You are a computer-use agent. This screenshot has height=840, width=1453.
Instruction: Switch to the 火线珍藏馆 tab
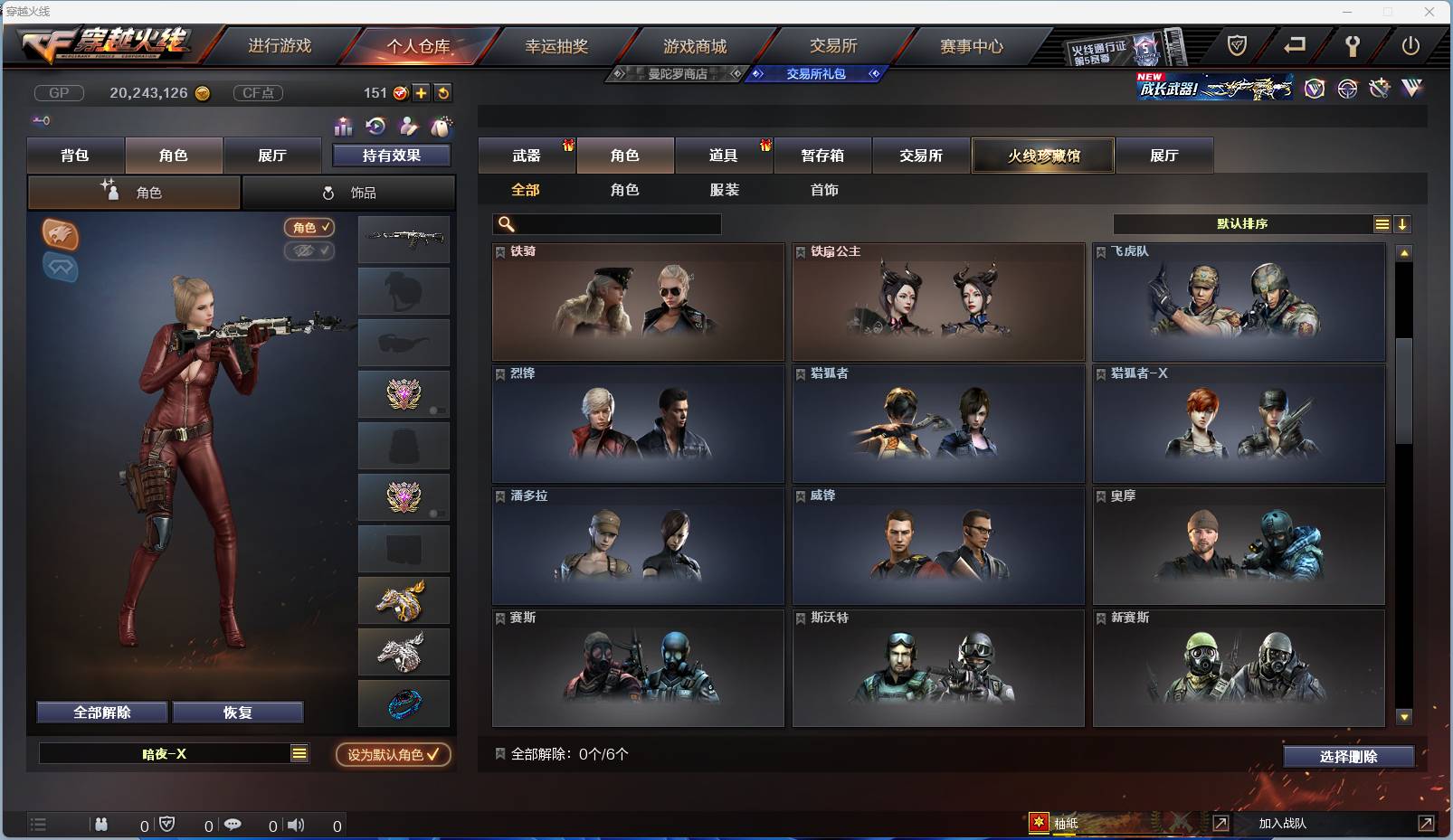click(1042, 156)
